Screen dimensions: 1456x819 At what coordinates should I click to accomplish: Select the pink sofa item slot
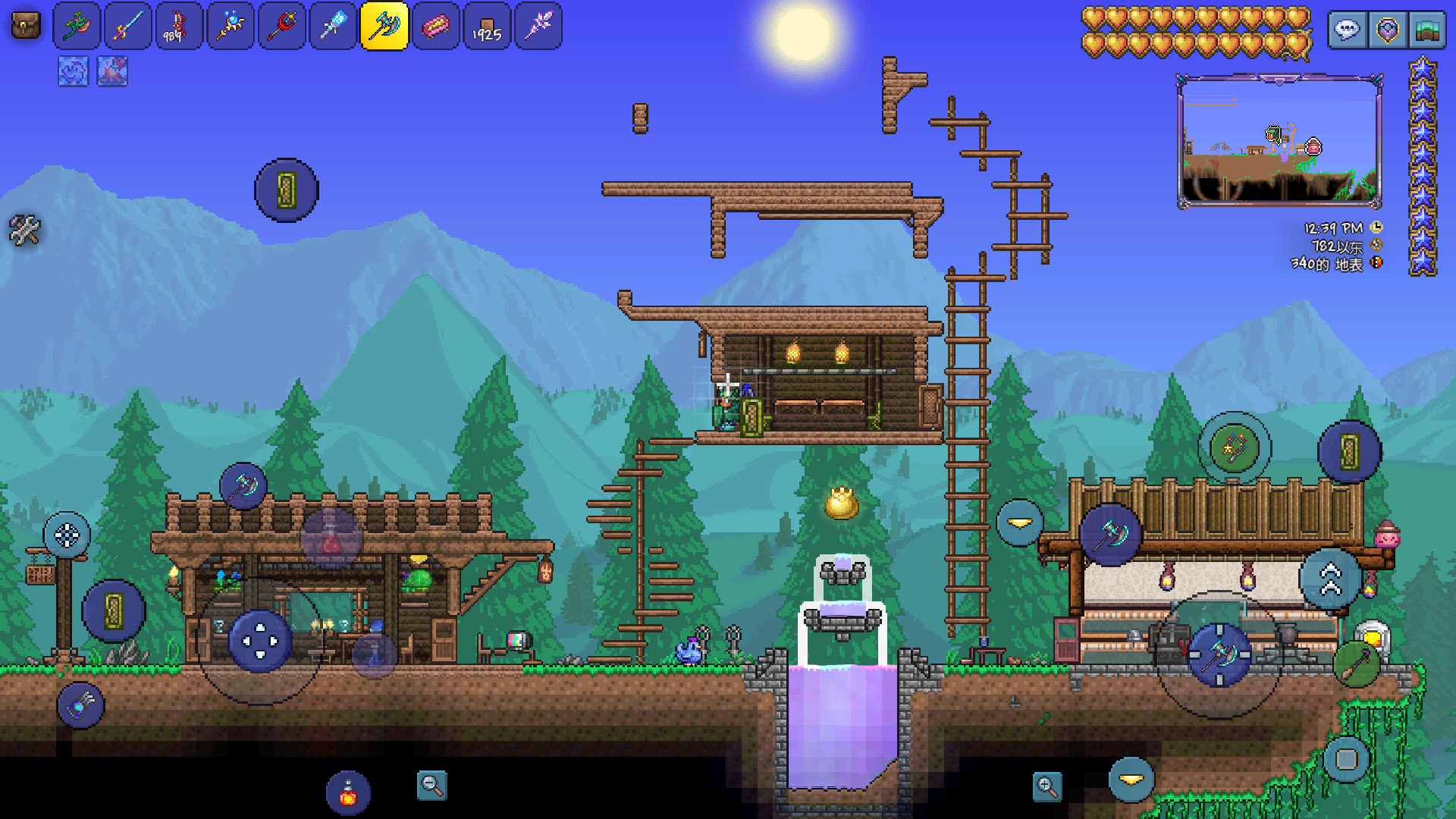point(435,27)
